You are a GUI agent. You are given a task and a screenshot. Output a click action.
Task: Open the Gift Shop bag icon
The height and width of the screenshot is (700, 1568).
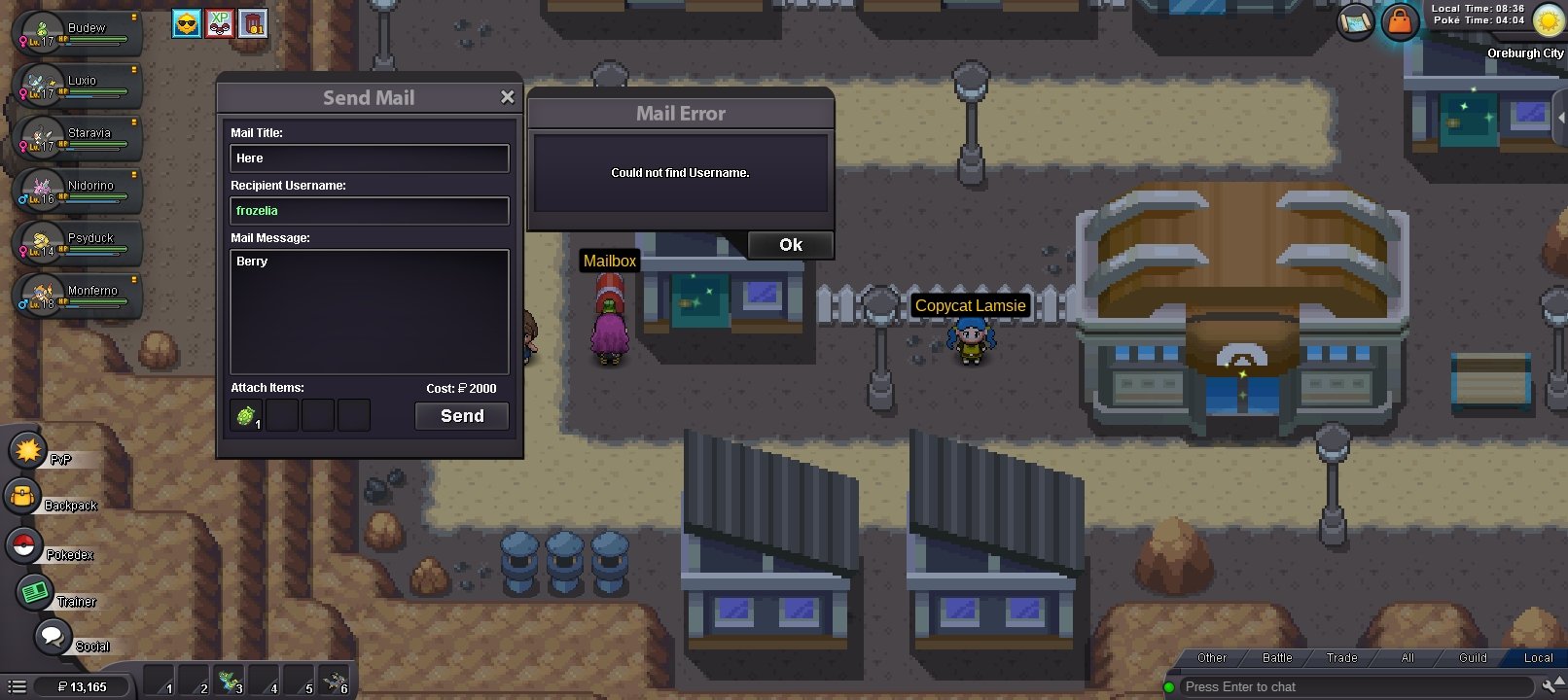pos(1401,20)
